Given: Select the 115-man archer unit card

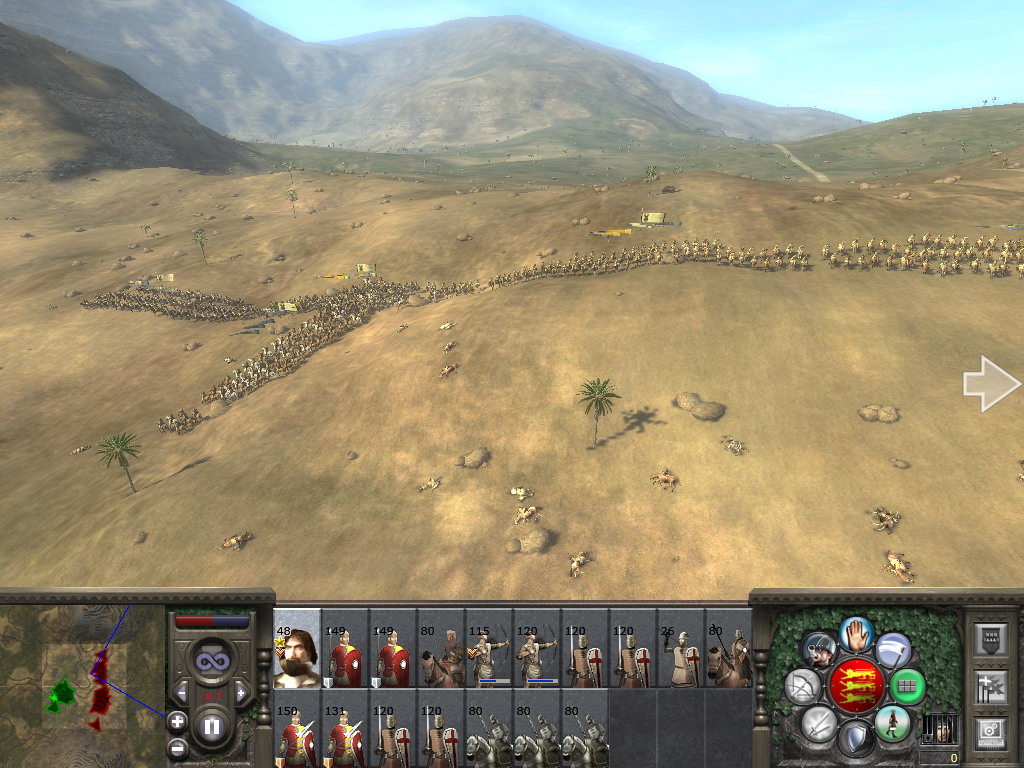Looking at the screenshot, I should (489, 649).
